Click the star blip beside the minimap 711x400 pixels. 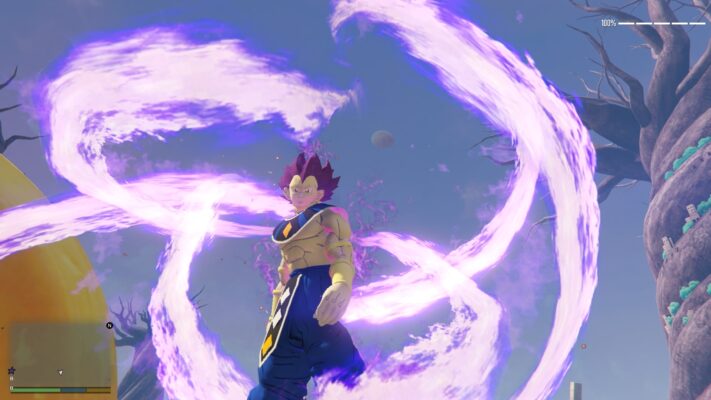[11, 371]
